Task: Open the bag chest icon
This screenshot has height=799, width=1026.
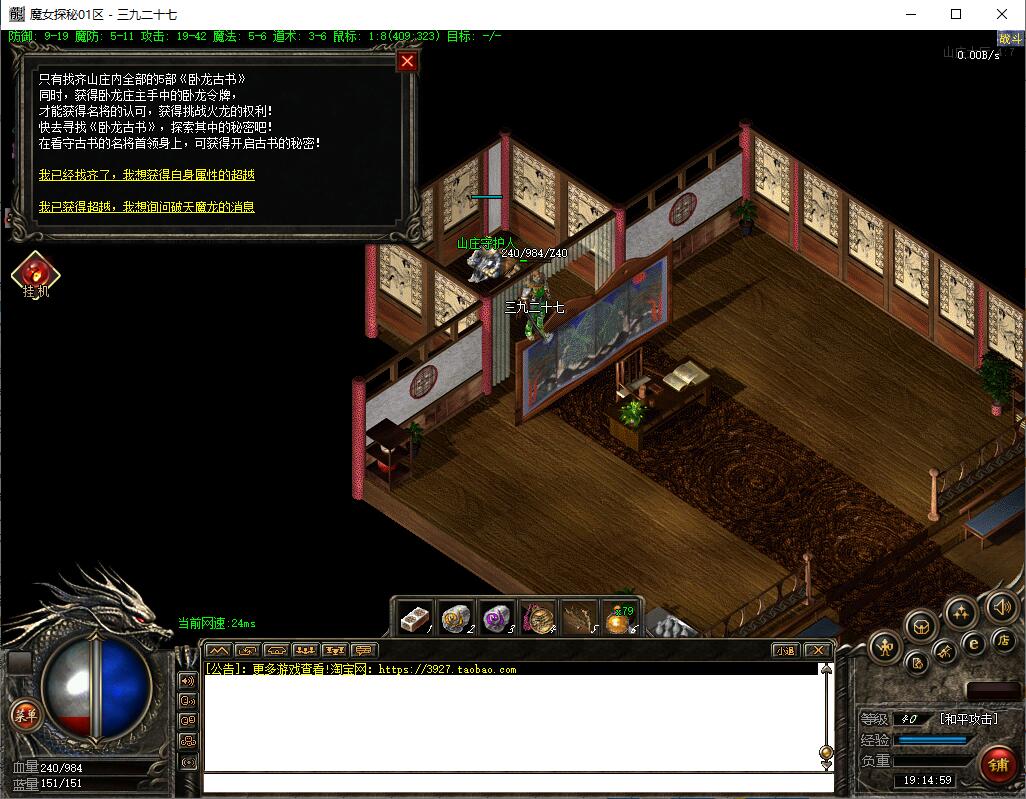Action: tap(921, 628)
